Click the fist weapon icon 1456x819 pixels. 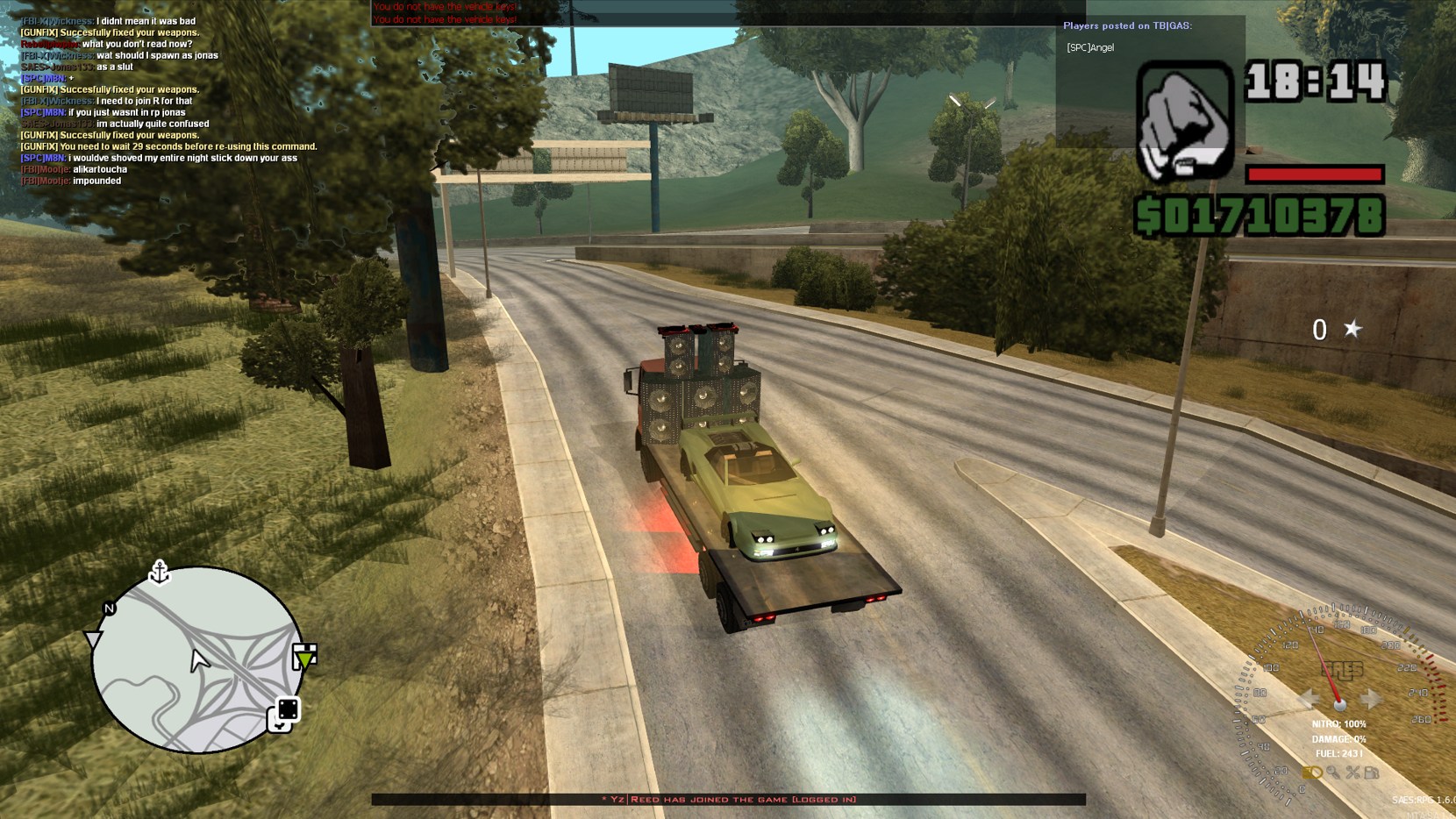[1185, 121]
